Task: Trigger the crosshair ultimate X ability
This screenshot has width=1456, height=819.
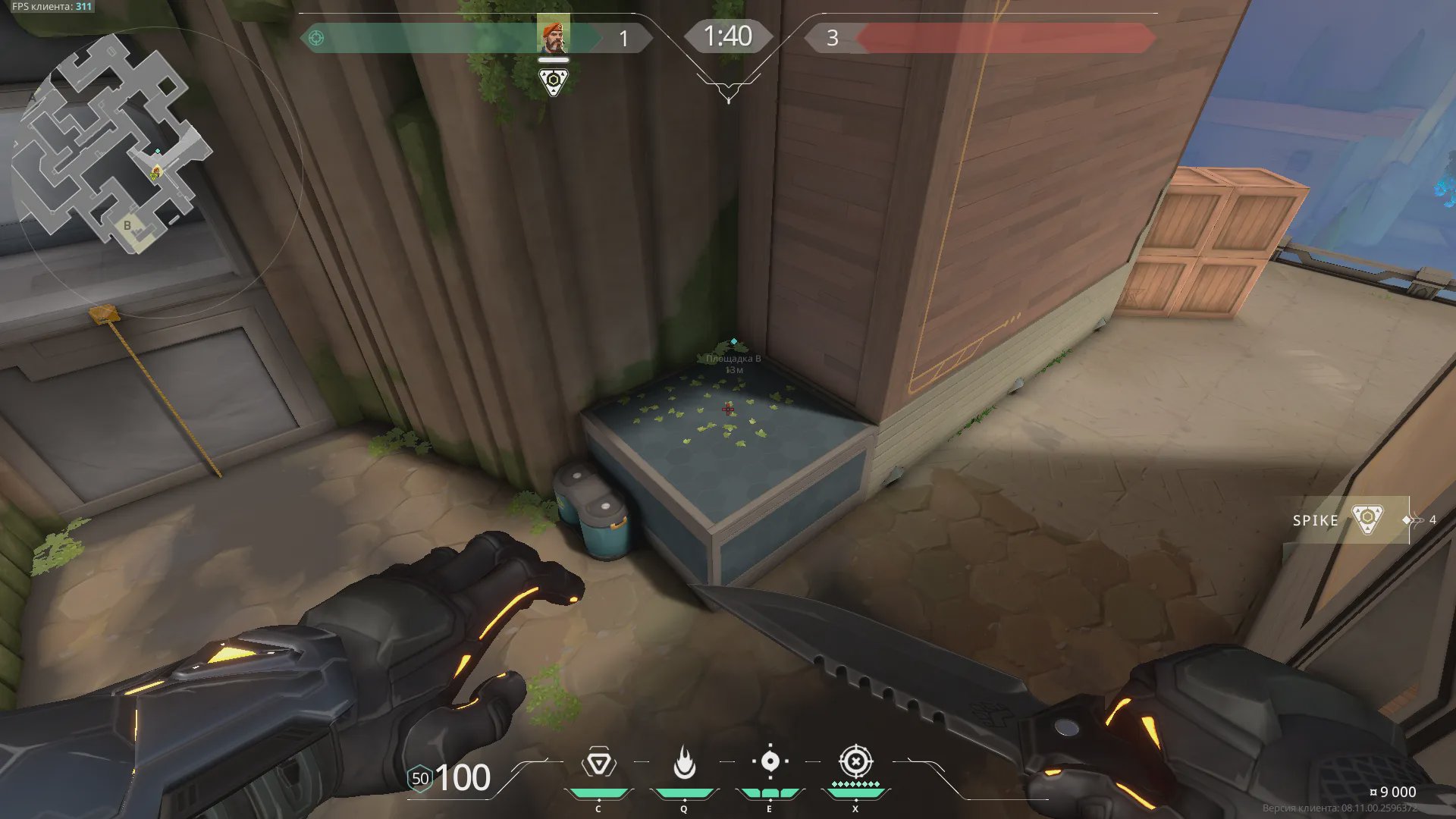Action: [x=855, y=761]
